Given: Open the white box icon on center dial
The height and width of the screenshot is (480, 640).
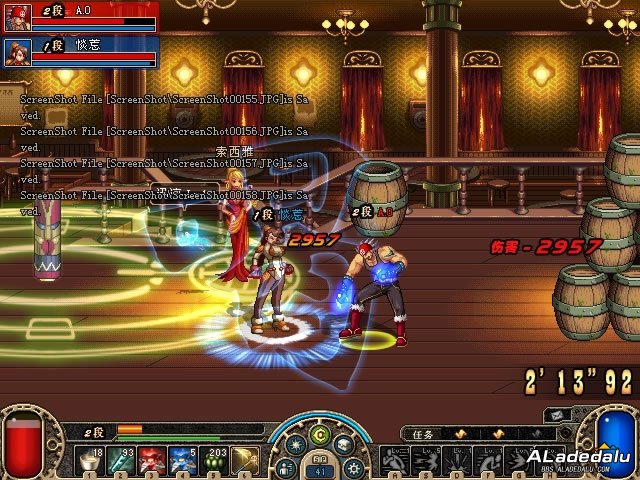Looking at the screenshot, I should tap(343, 445).
